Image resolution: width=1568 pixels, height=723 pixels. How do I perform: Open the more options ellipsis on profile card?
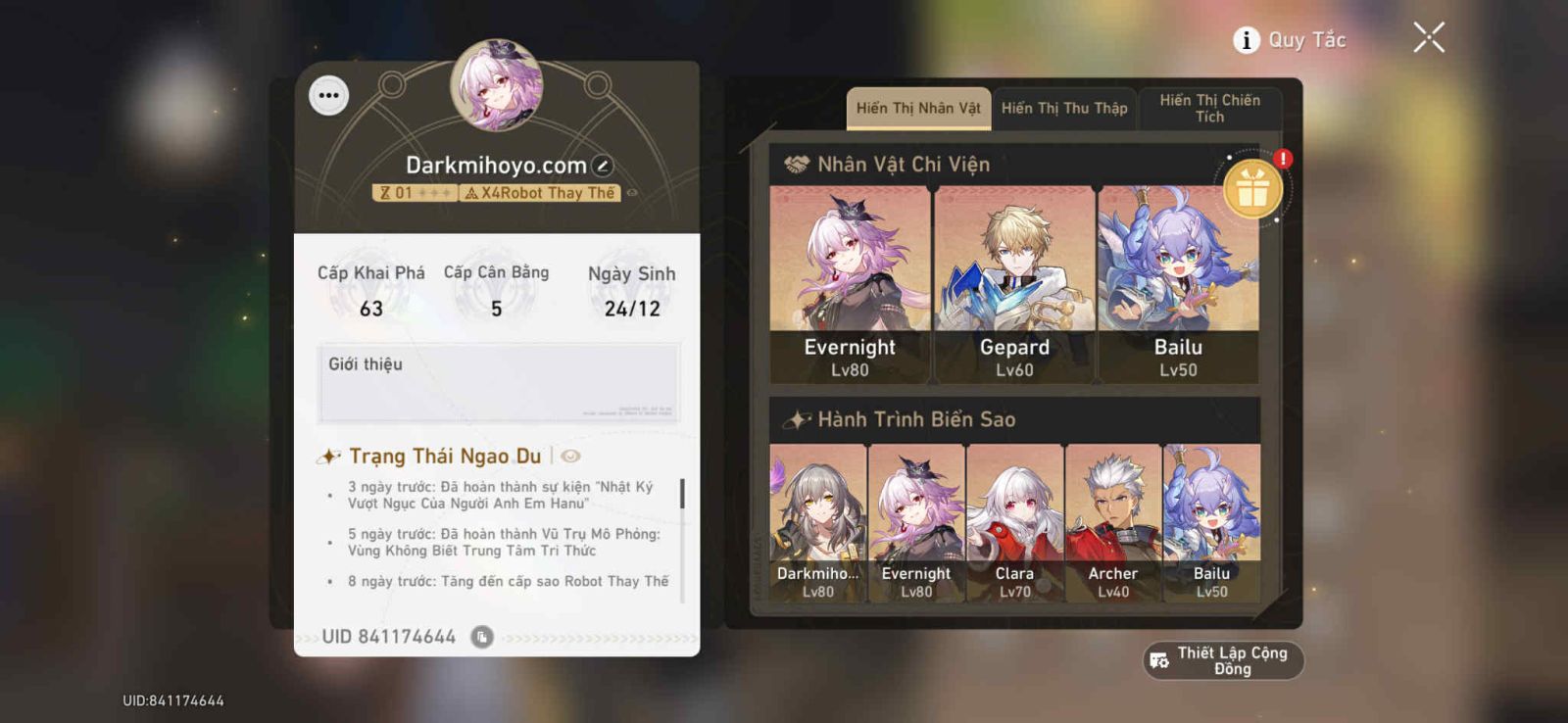click(328, 95)
